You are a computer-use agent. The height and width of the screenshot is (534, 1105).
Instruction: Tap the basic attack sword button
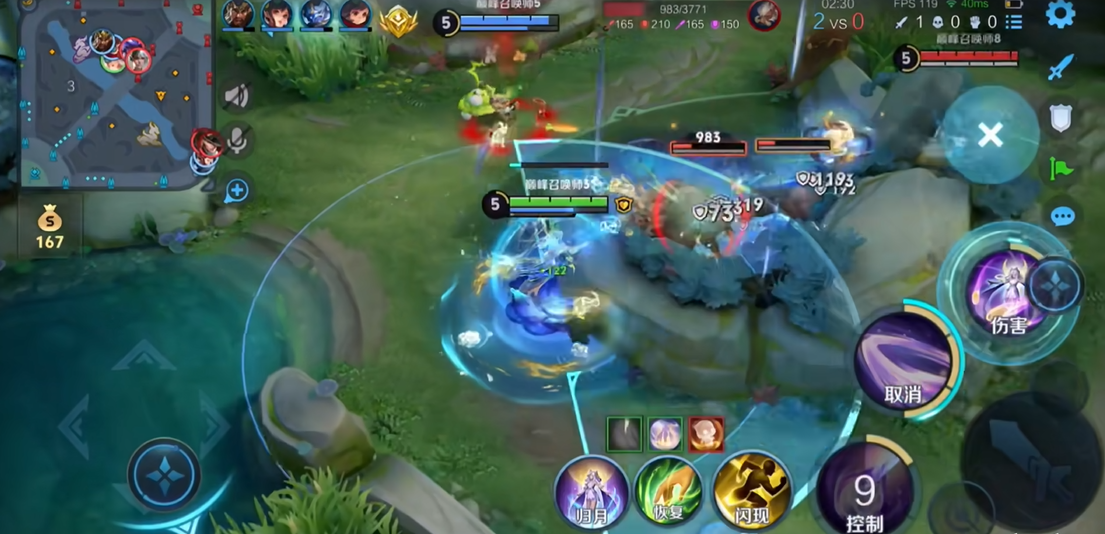pos(1032,457)
